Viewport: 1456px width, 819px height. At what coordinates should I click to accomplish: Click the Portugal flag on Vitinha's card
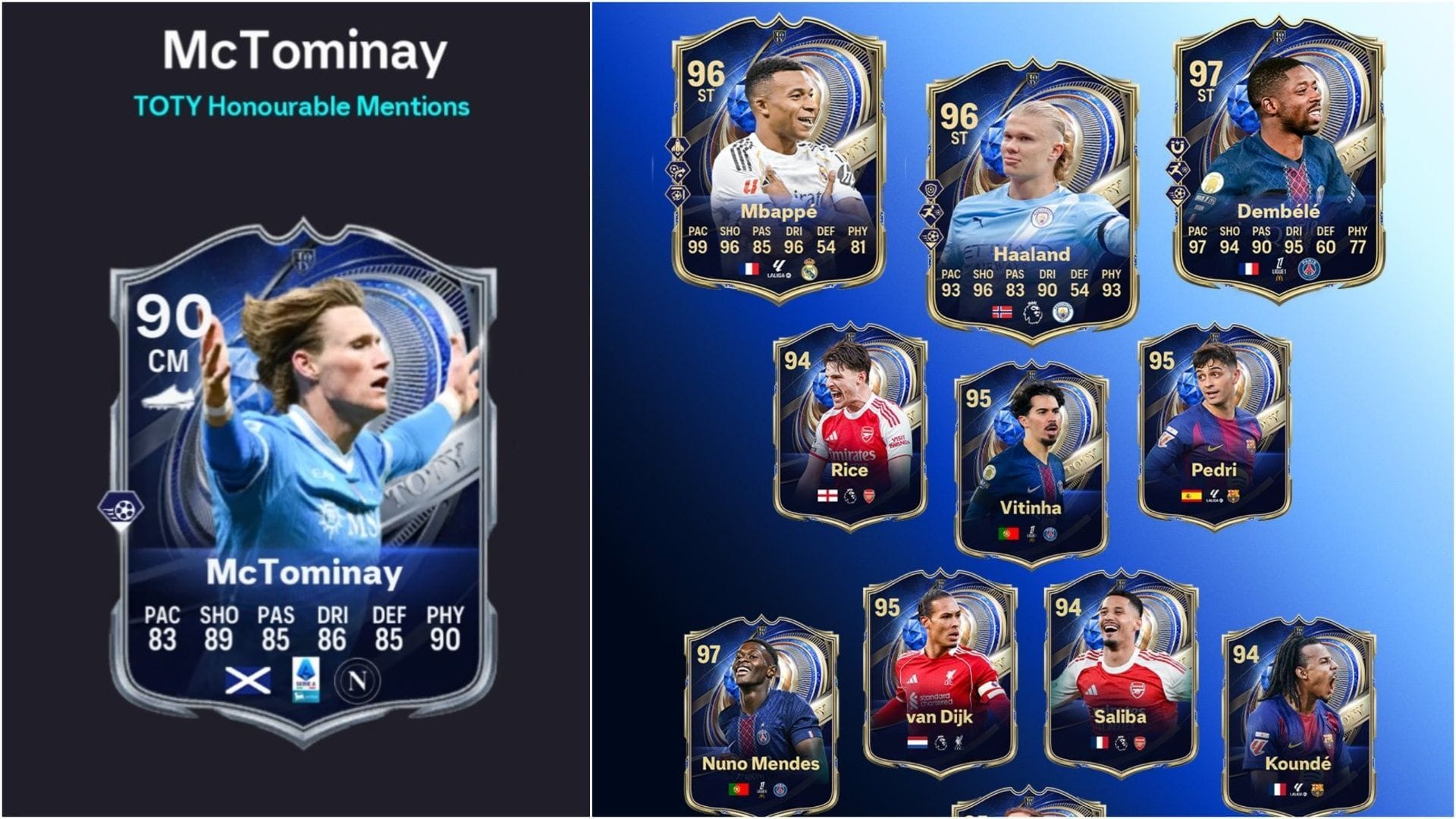click(1008, 534)
